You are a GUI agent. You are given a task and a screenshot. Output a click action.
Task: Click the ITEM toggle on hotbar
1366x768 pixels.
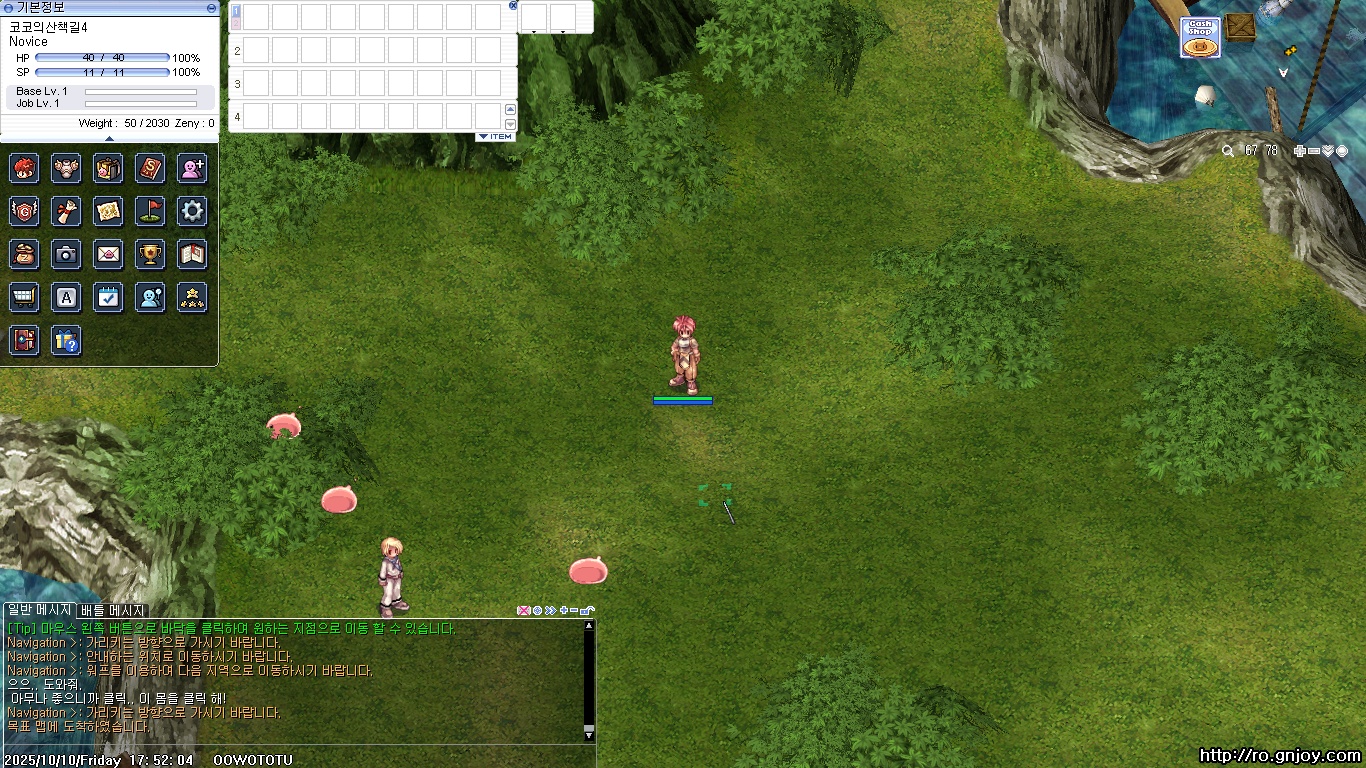coord(495,136)
